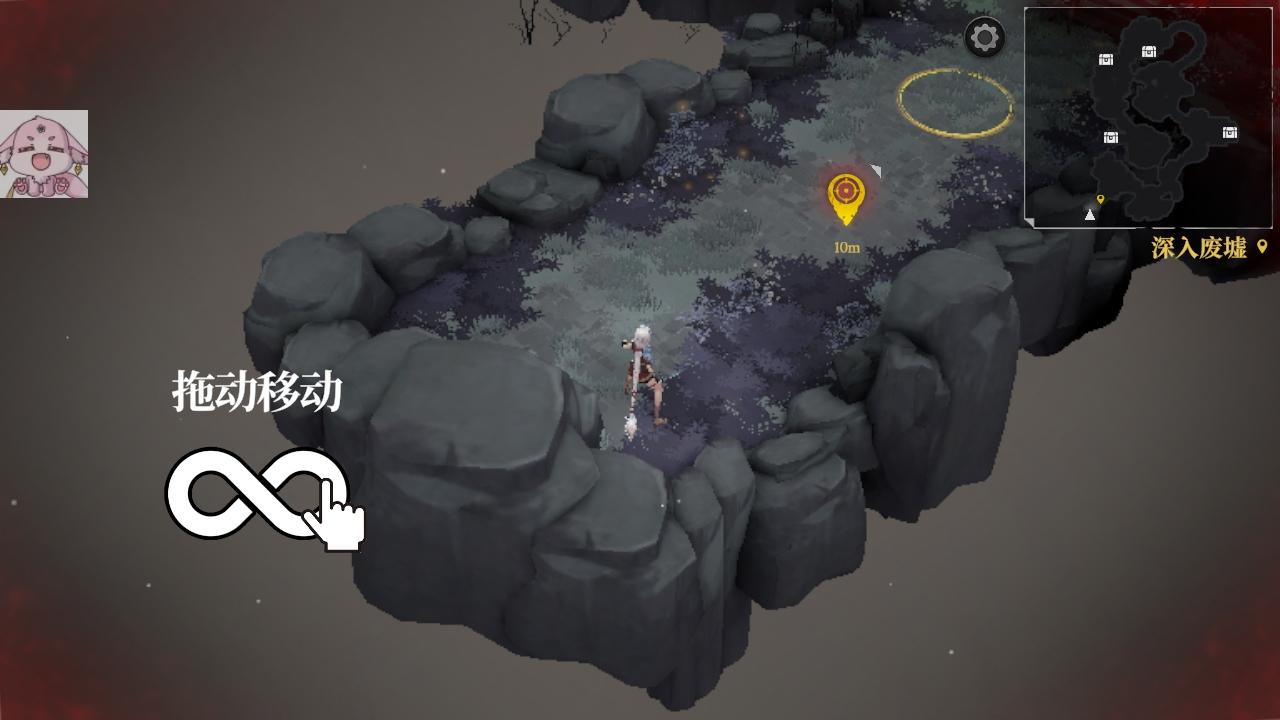Open the minimap by clicking it
Viewport: 1280px width, 720px height.
pyautogui.click(x=1150, y=115)
